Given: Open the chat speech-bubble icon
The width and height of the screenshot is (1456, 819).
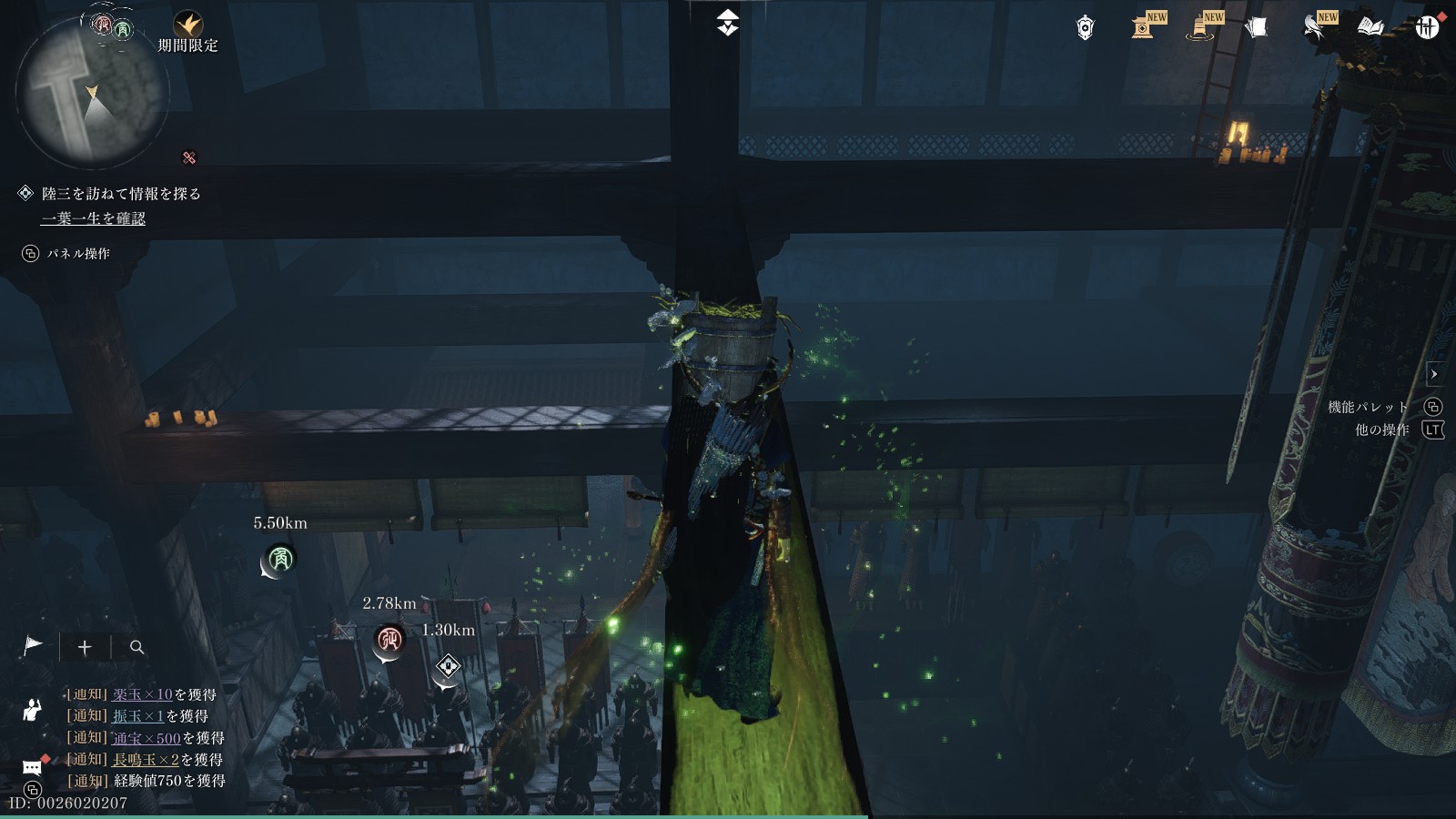Looking at the screenshot, I should point(33,766).
